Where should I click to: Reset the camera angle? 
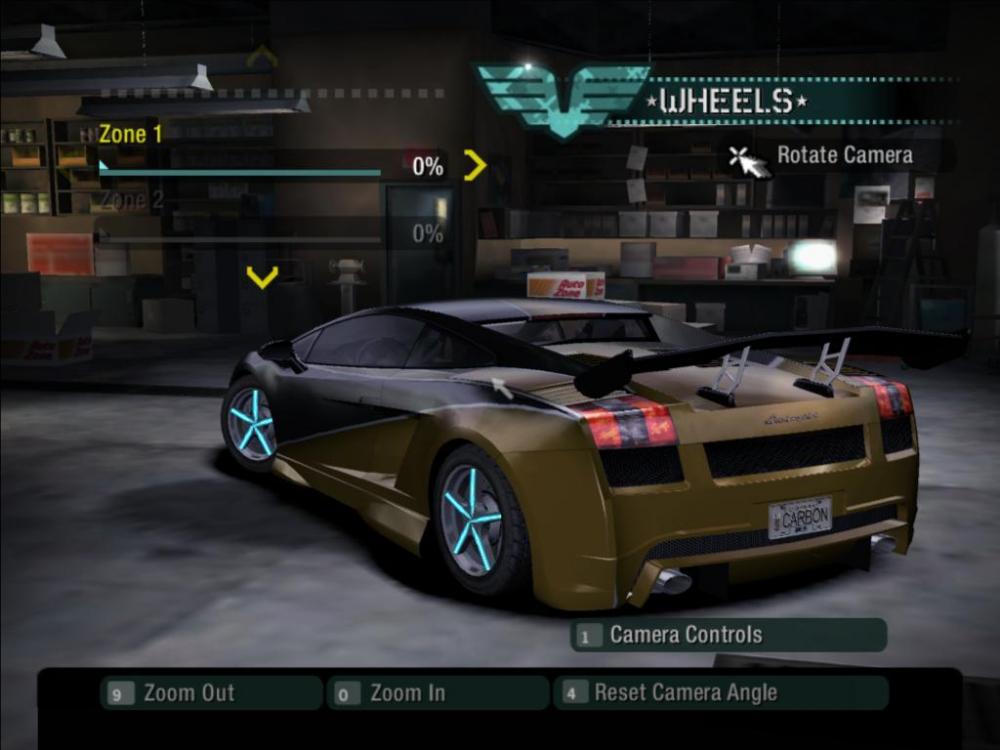720,693
